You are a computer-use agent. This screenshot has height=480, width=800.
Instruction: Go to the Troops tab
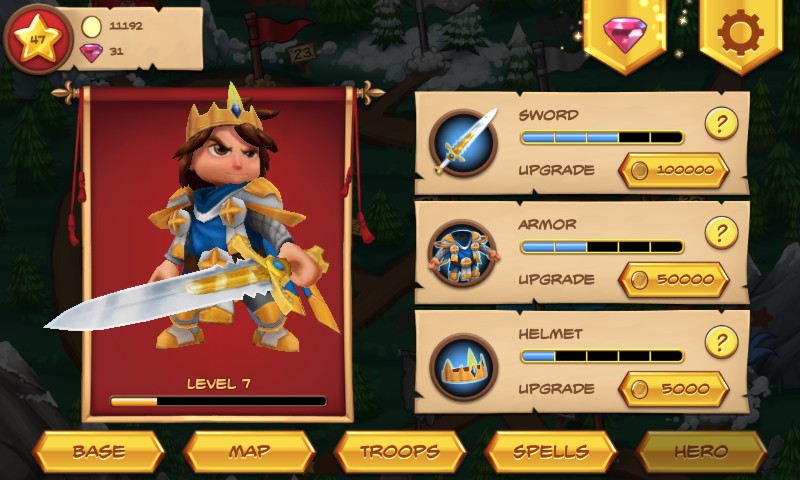400,451
